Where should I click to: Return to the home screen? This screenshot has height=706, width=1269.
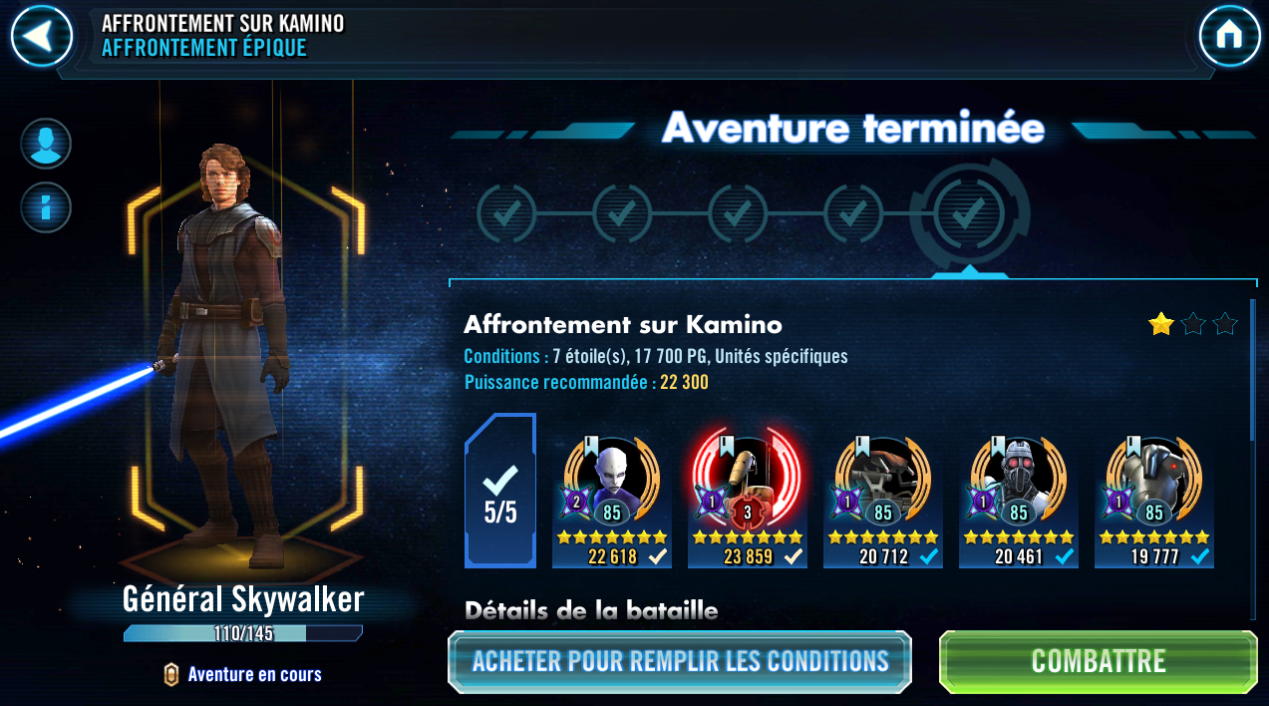pyautogui.click(x=1228, y=36)
